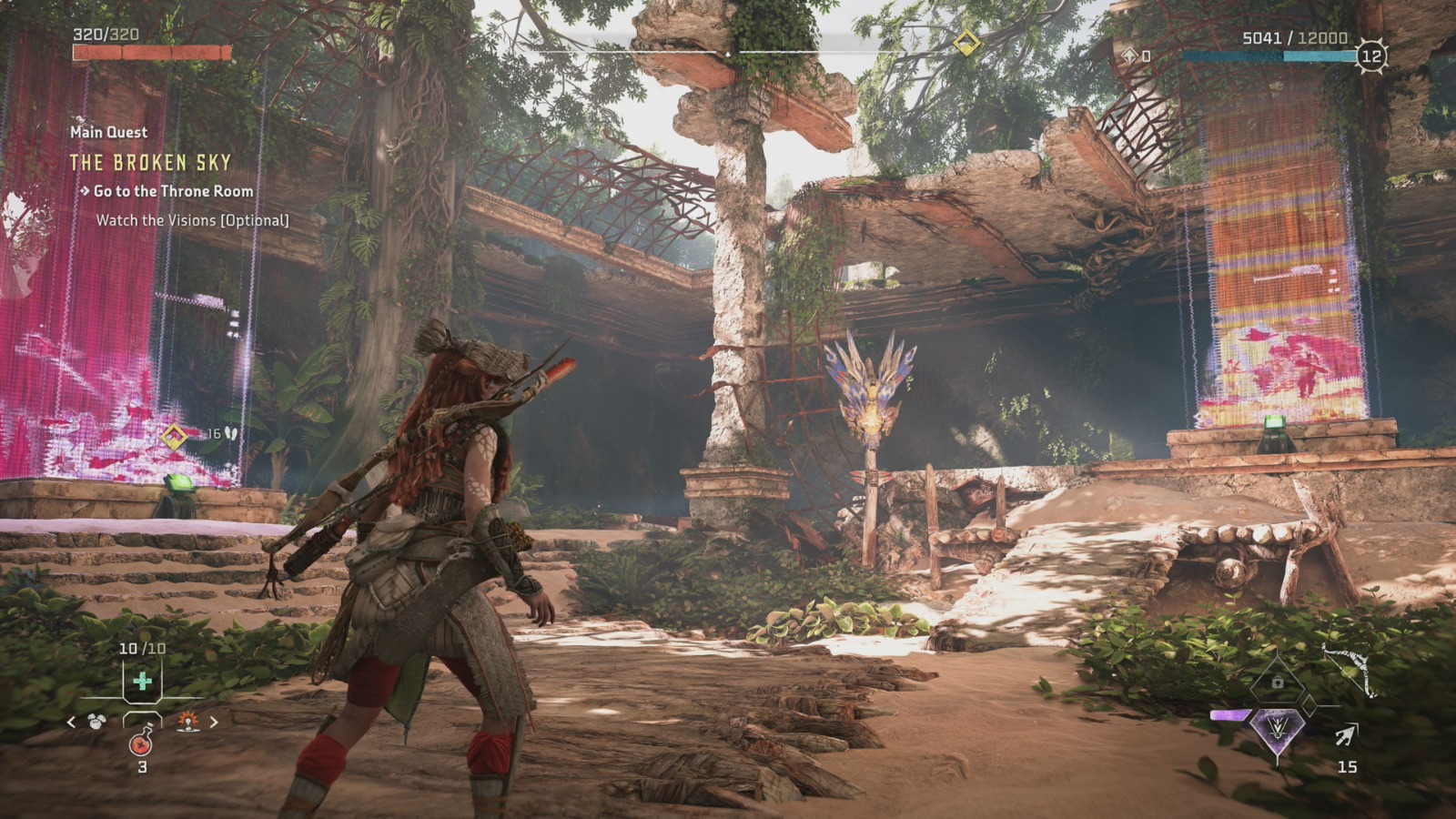Viewport: 1456px width, 819px height.
Task: Pick the arrow ammo type icon
Action: pyautogui.click(x=1346, y=735)
